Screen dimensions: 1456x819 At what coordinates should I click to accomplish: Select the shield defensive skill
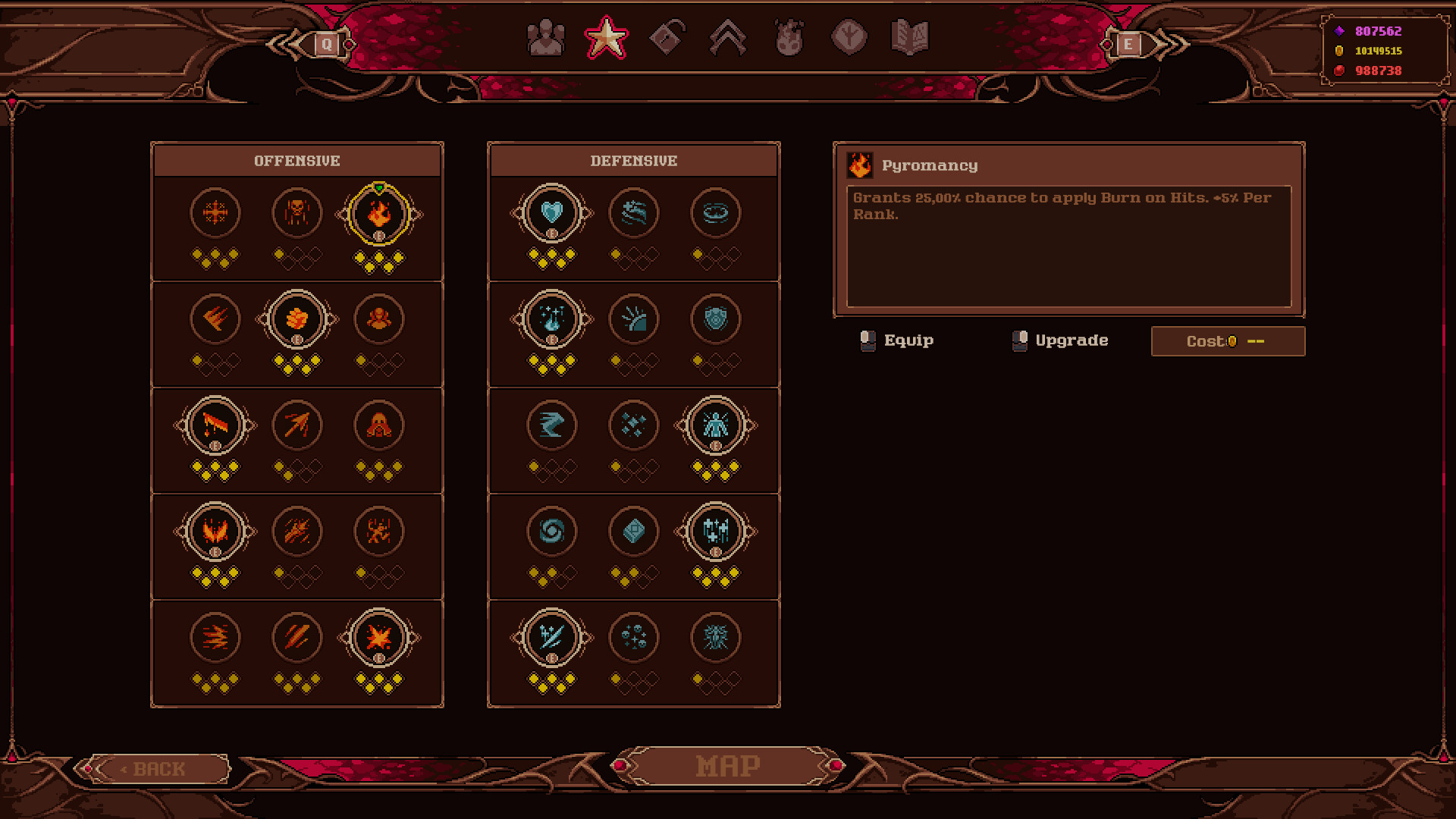click(x=715, y=319)
